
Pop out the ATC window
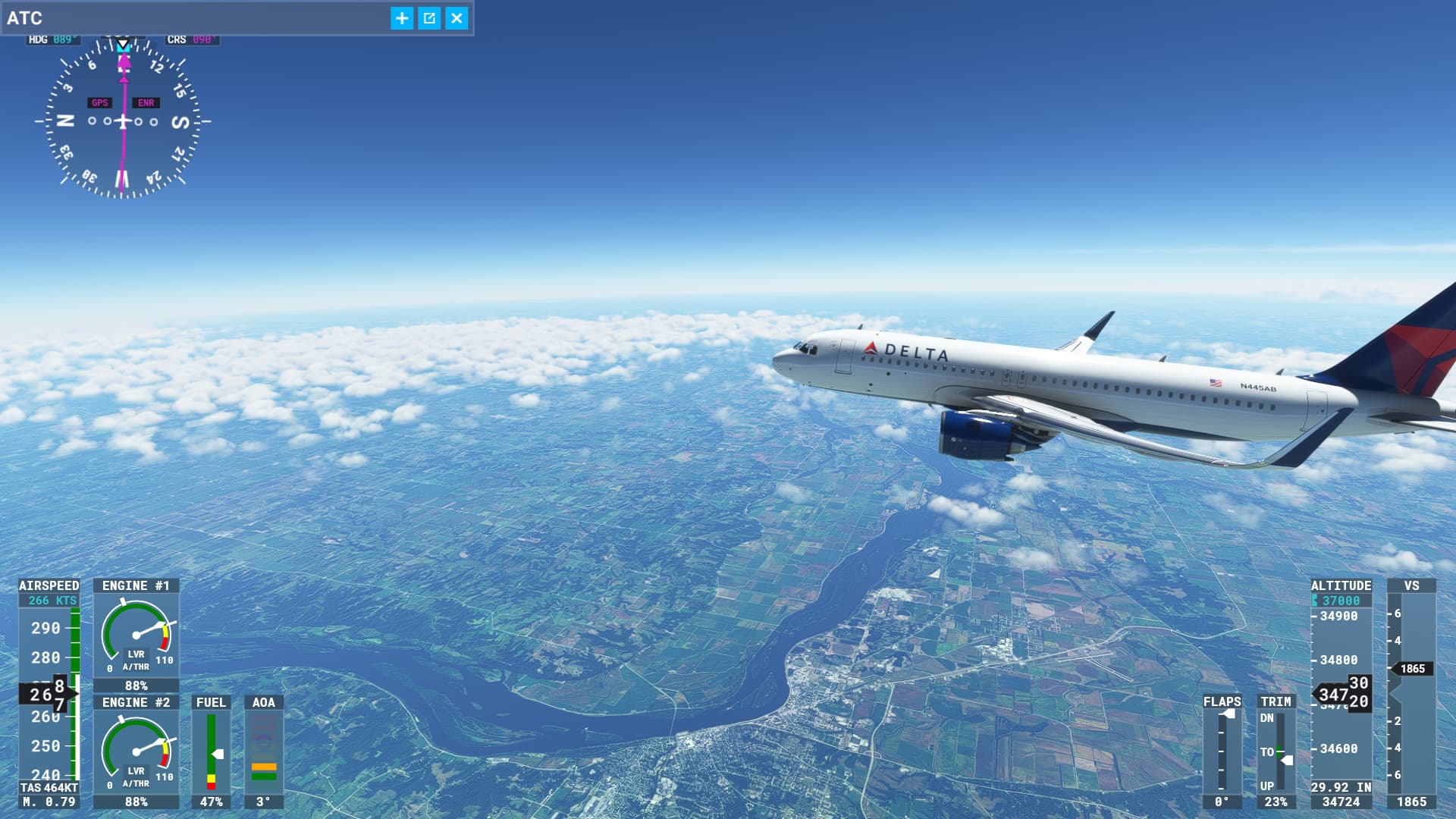[429, 18]
